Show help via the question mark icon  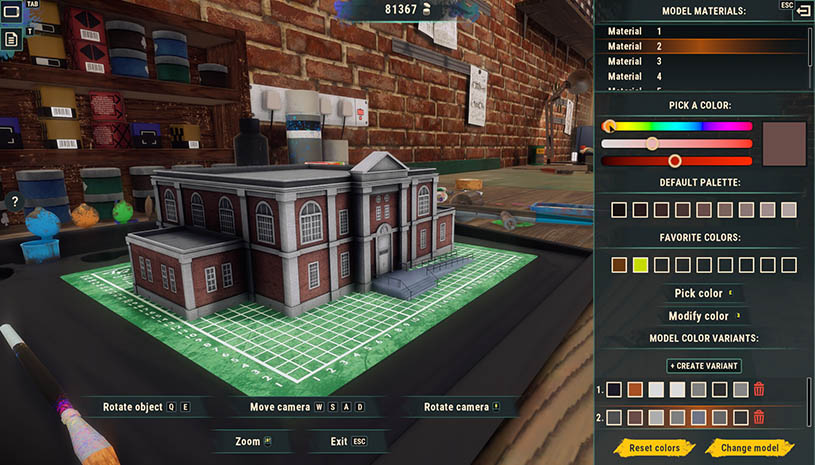pyautogui.click(x=15, y=202)
